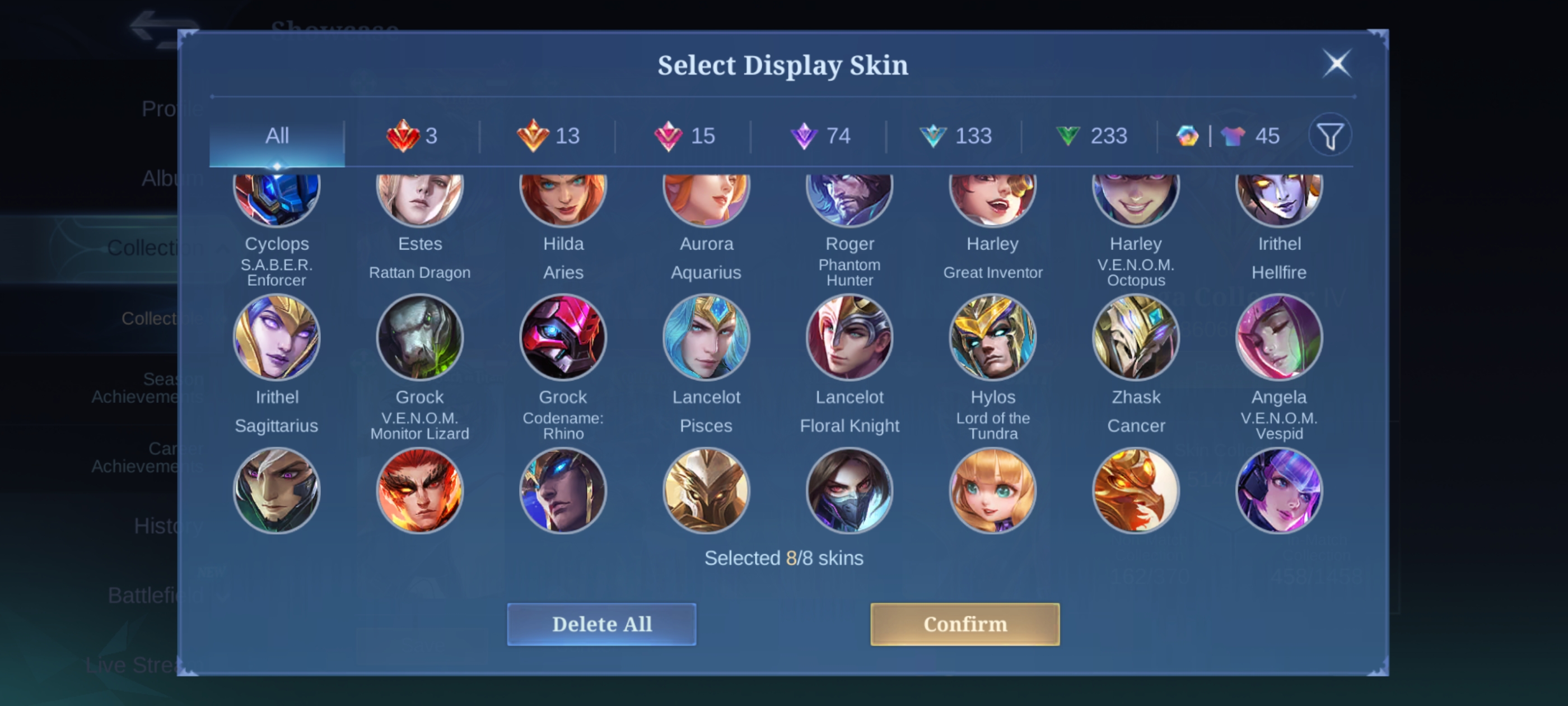Select Irithel's Sagittarius skin
Image resolution: width=1568 pixels, height=706 pixels.
277,337
